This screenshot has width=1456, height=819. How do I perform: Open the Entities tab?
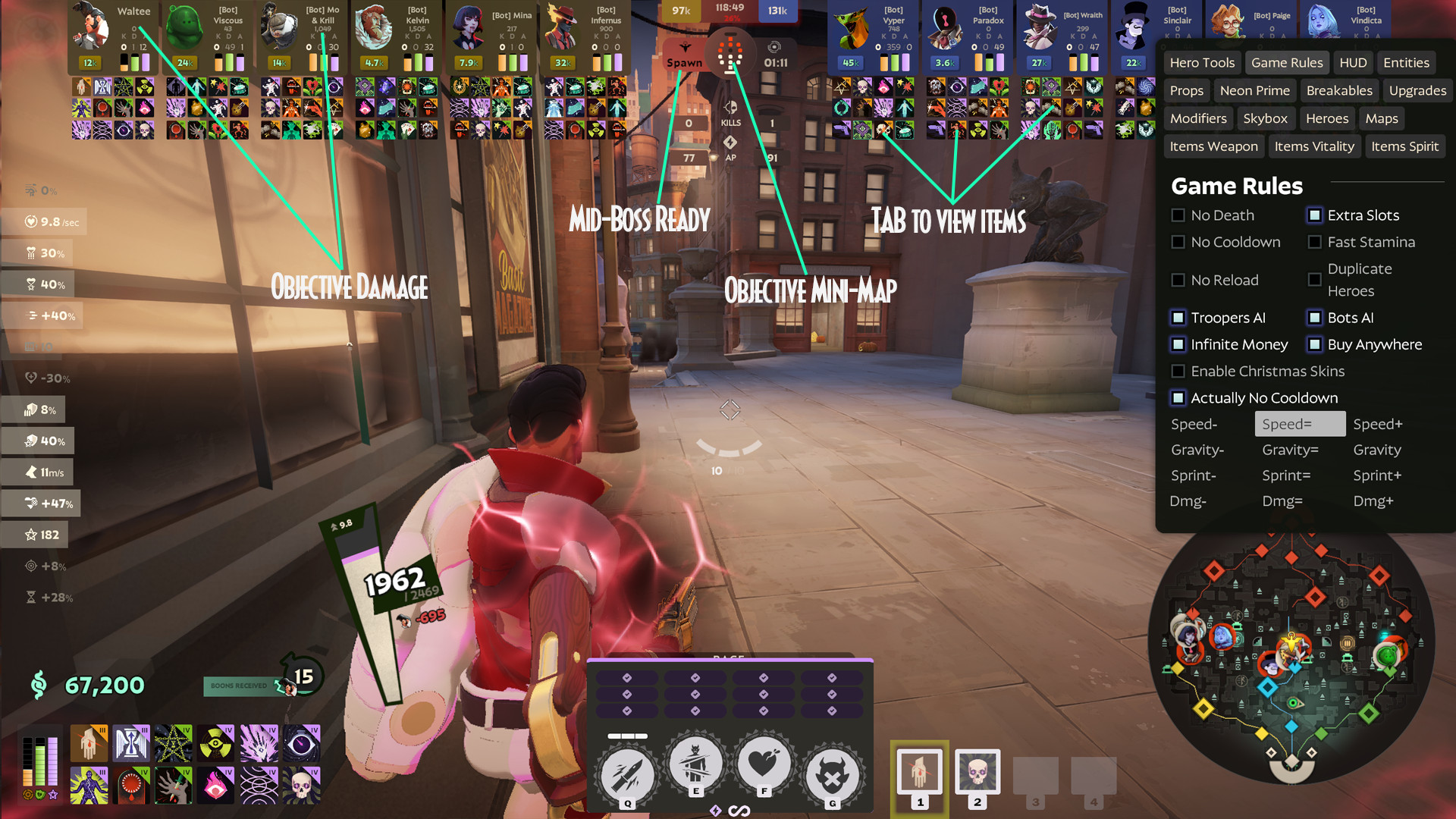1406,62
